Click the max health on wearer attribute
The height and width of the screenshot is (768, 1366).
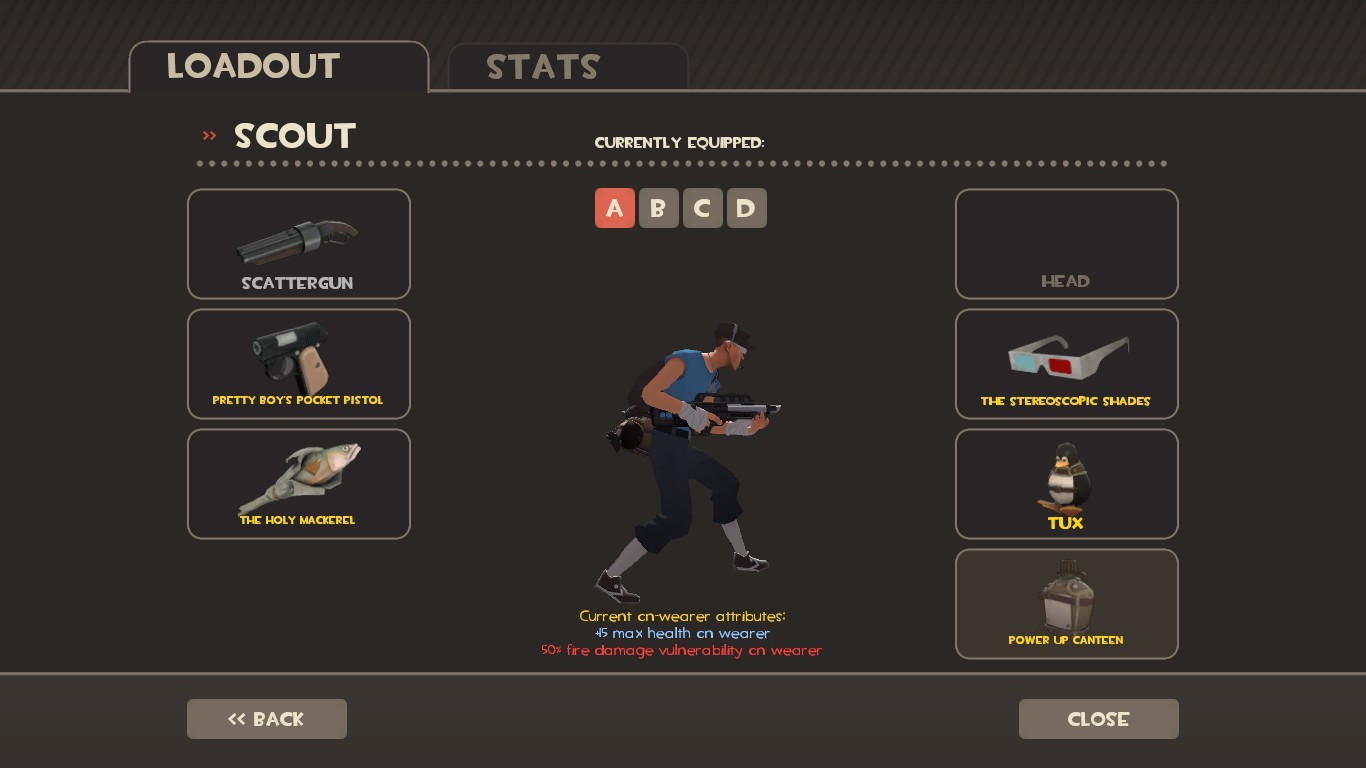pyautogui.click(x=683, y=633)
